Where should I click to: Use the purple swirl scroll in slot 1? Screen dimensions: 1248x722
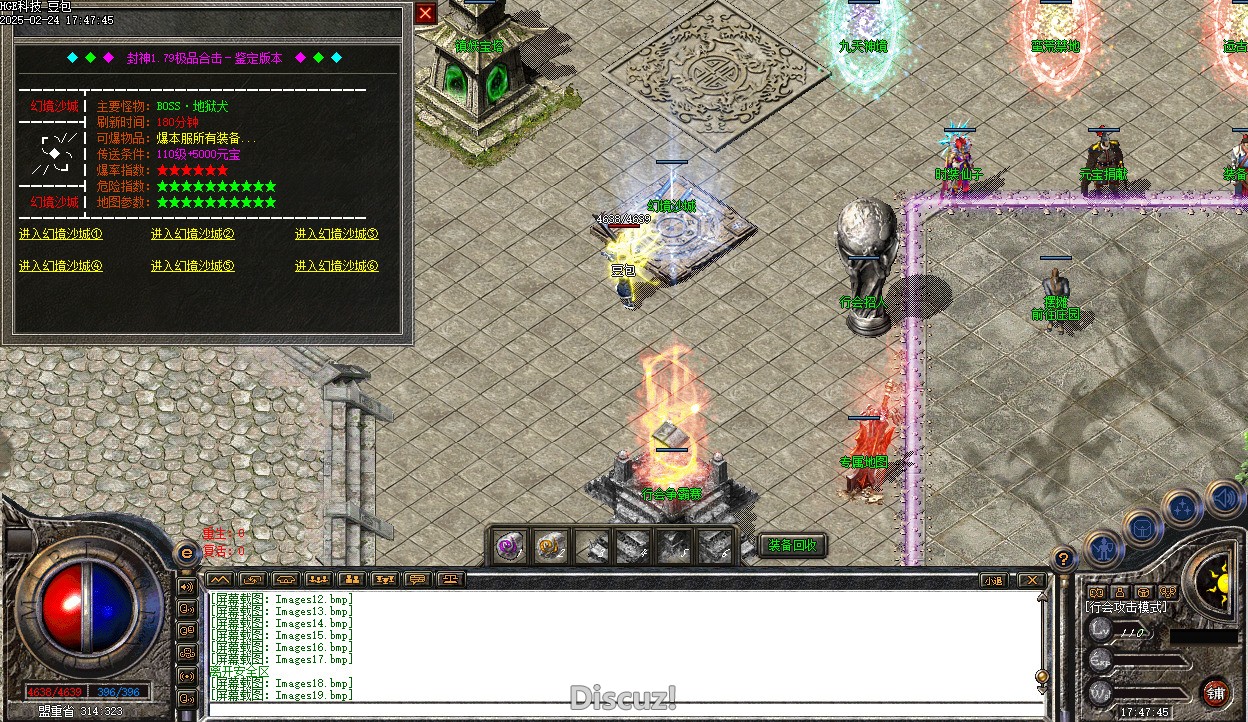[510, 546]
